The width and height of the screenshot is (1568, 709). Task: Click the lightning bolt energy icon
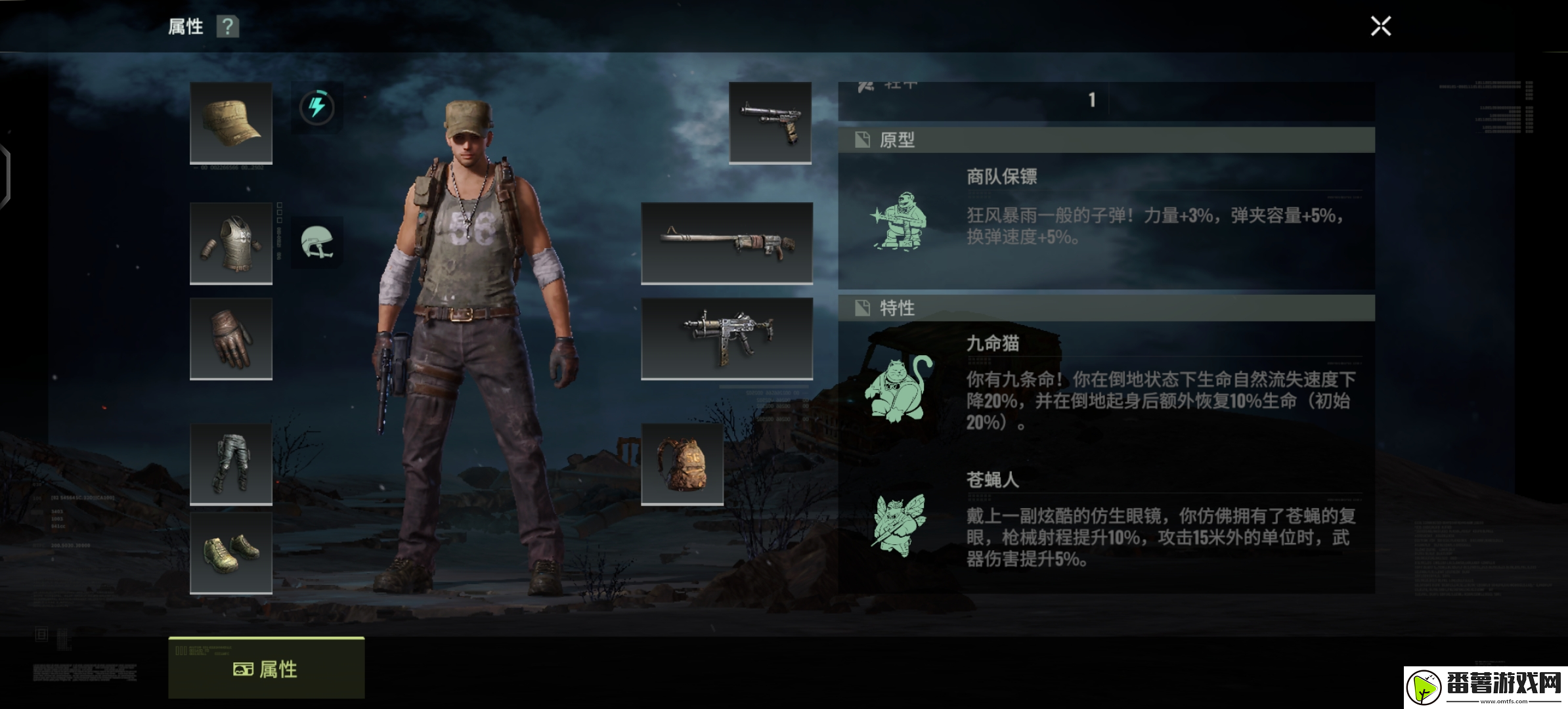coord(316,107)
